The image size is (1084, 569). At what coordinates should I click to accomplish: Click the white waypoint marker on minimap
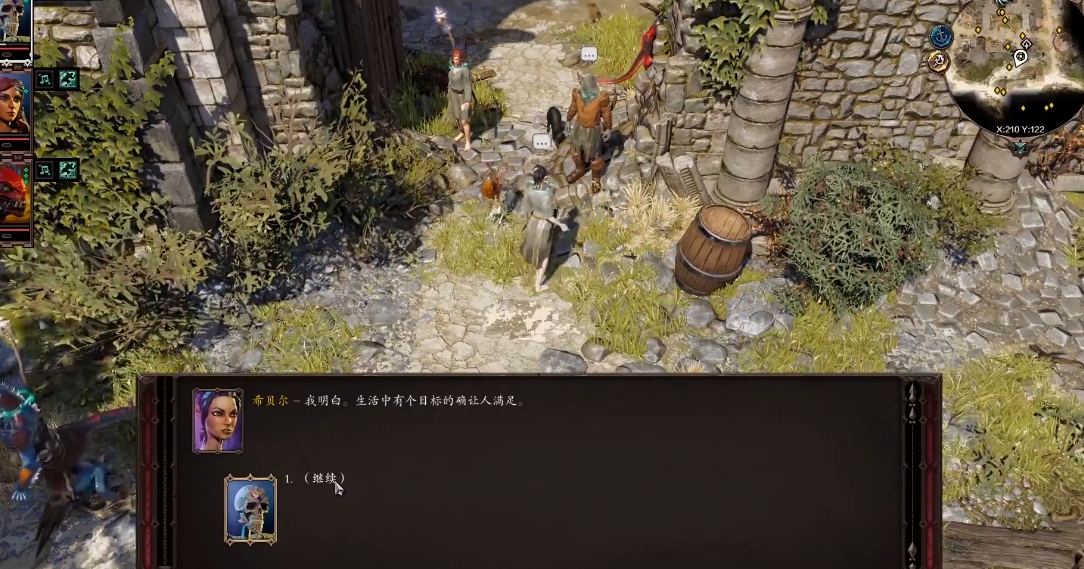tap(1020, 57)
